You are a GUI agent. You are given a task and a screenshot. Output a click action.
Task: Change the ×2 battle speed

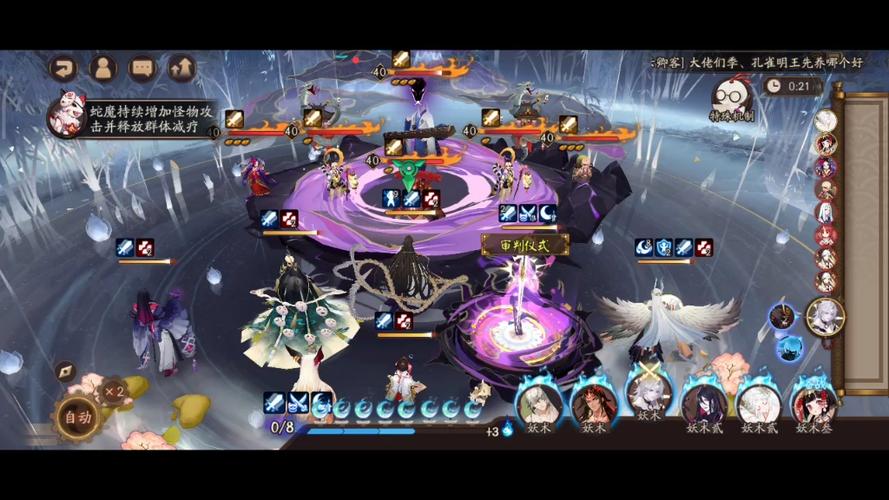pyautogui.click(x=114, y=391)
